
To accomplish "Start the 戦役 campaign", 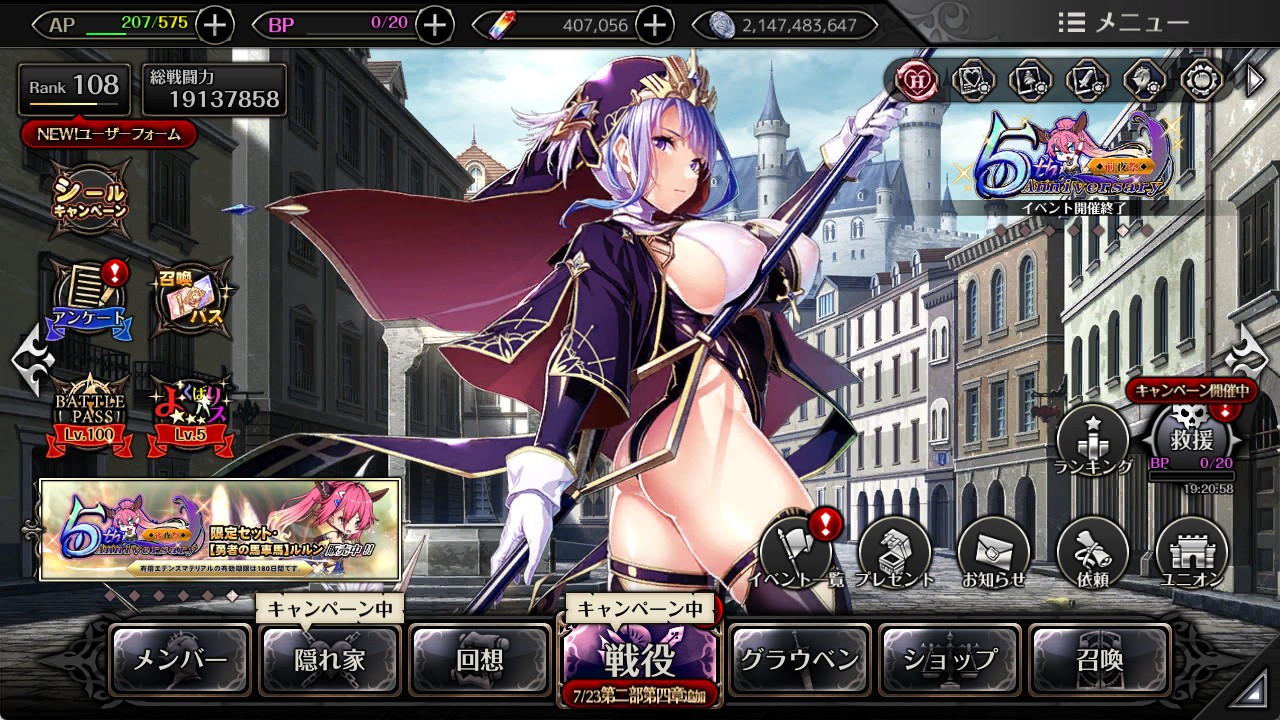I will 638,658.
